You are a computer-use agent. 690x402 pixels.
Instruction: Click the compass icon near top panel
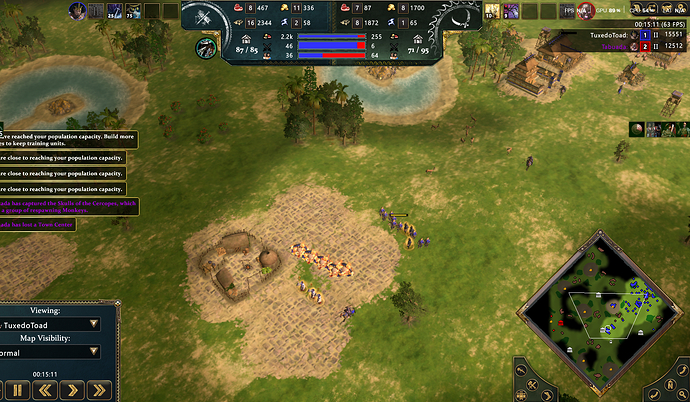pyautogui.click(x=207, y=46)
